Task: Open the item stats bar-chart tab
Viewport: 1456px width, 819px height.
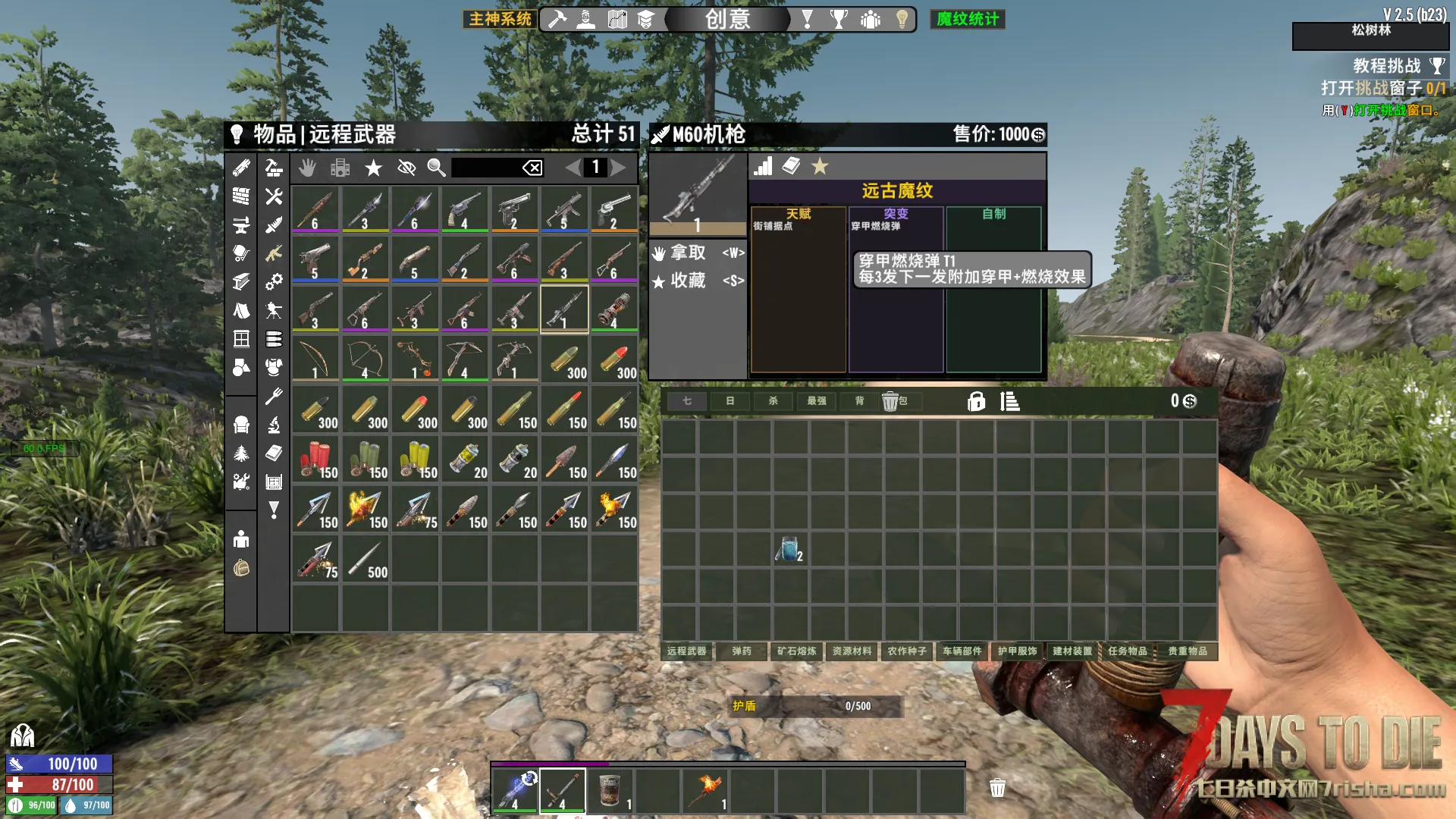Action: [x=763, y=167]
